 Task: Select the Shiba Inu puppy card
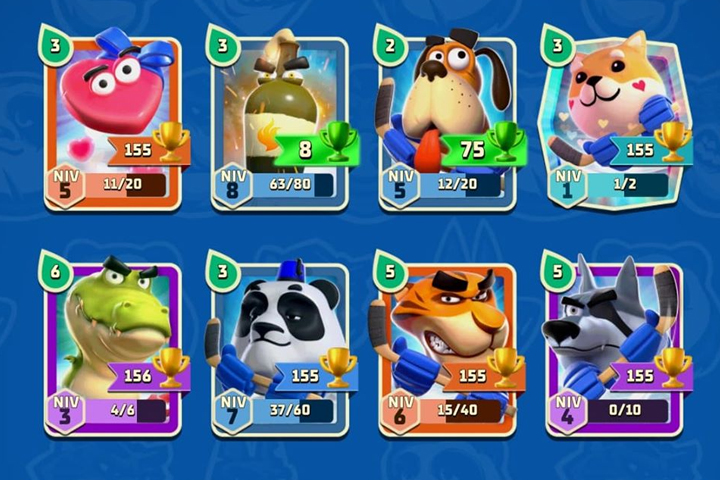pyautogui.click(x=615, y=120)
